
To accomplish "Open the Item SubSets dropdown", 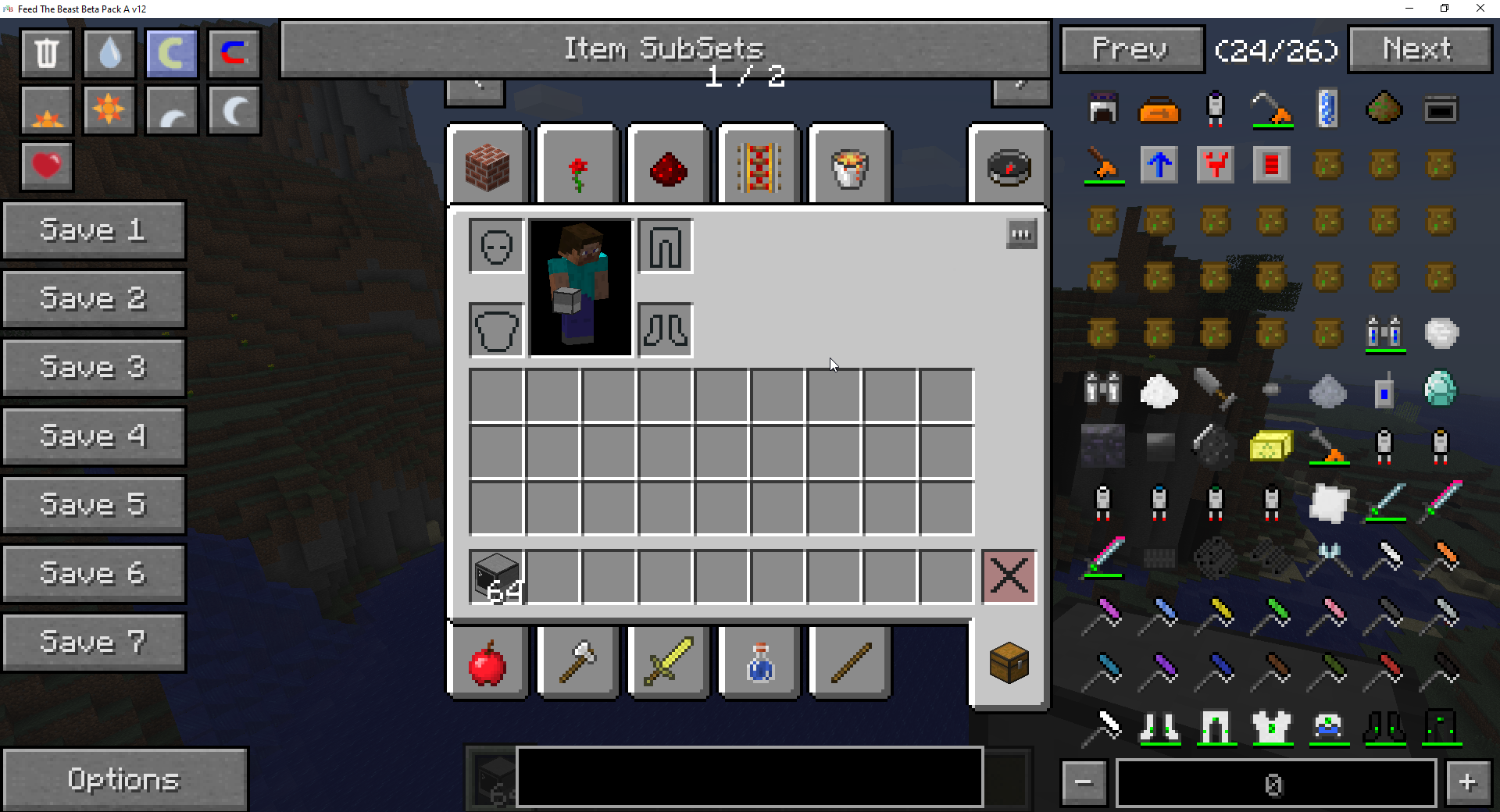I will click(664, 49).
